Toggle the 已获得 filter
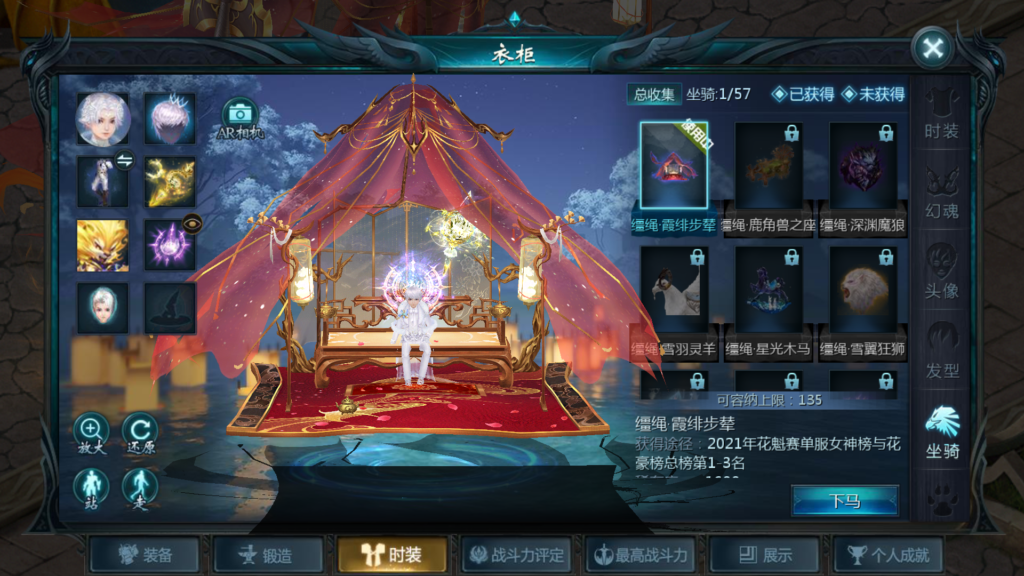The width and height of the screenshot is (1024, 576). (x=803, y=94)
